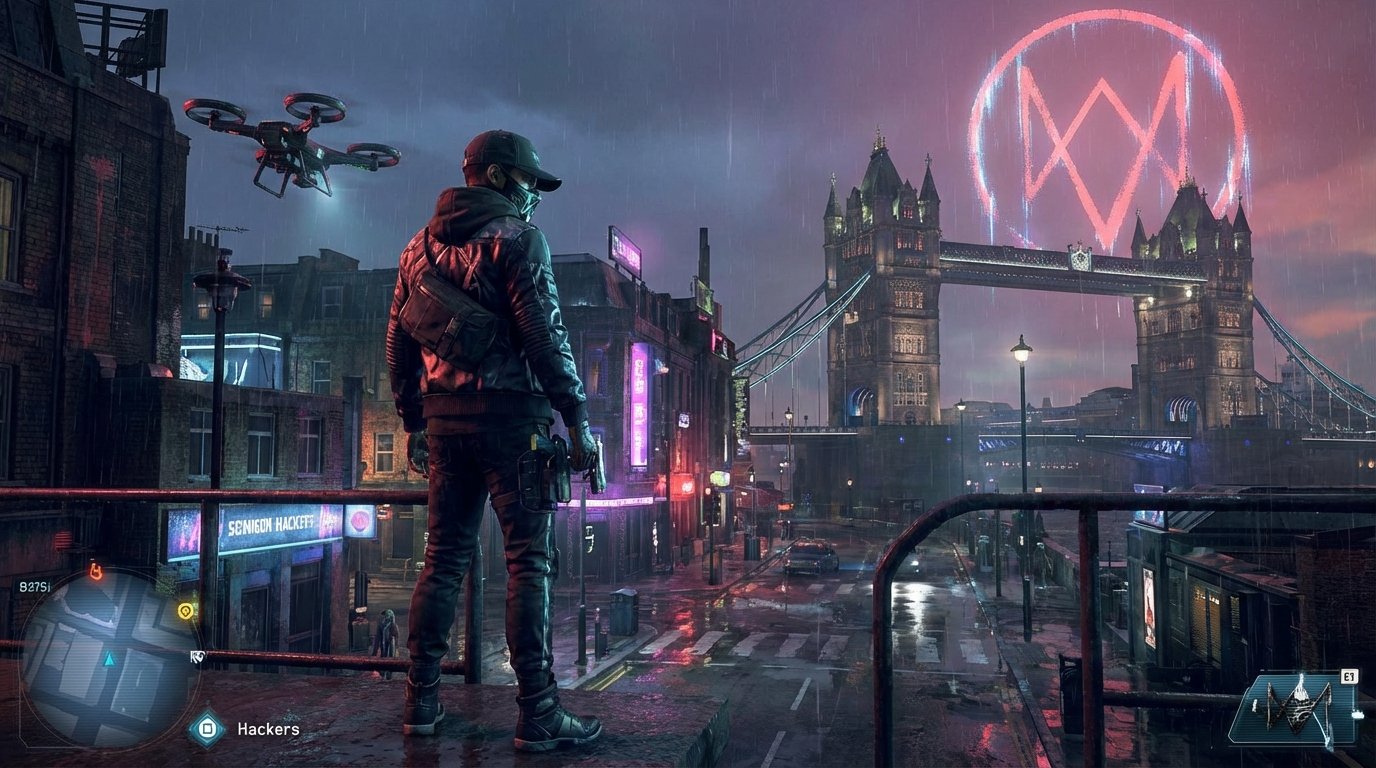
Task: Open the Hackers objective label
Action: pyautogui.click(x=268, y=728)
